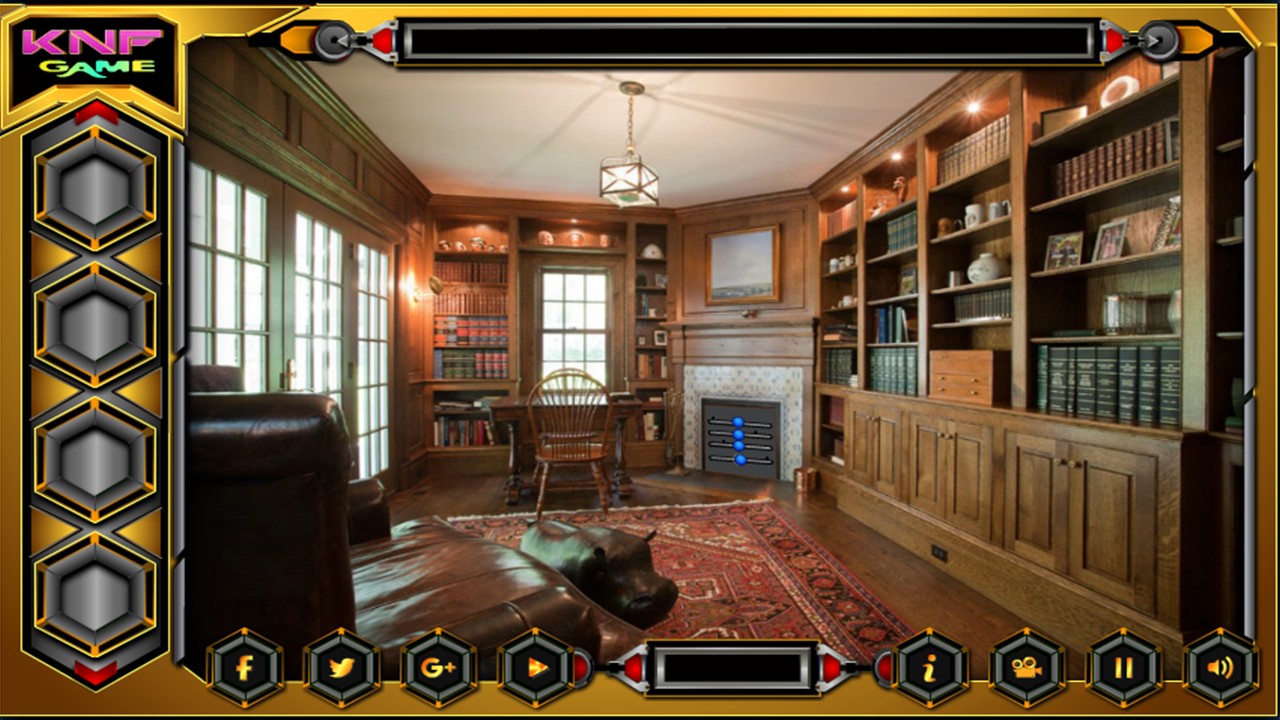
Task: Click the red down arrow below inventory
Action: [96, 672]
